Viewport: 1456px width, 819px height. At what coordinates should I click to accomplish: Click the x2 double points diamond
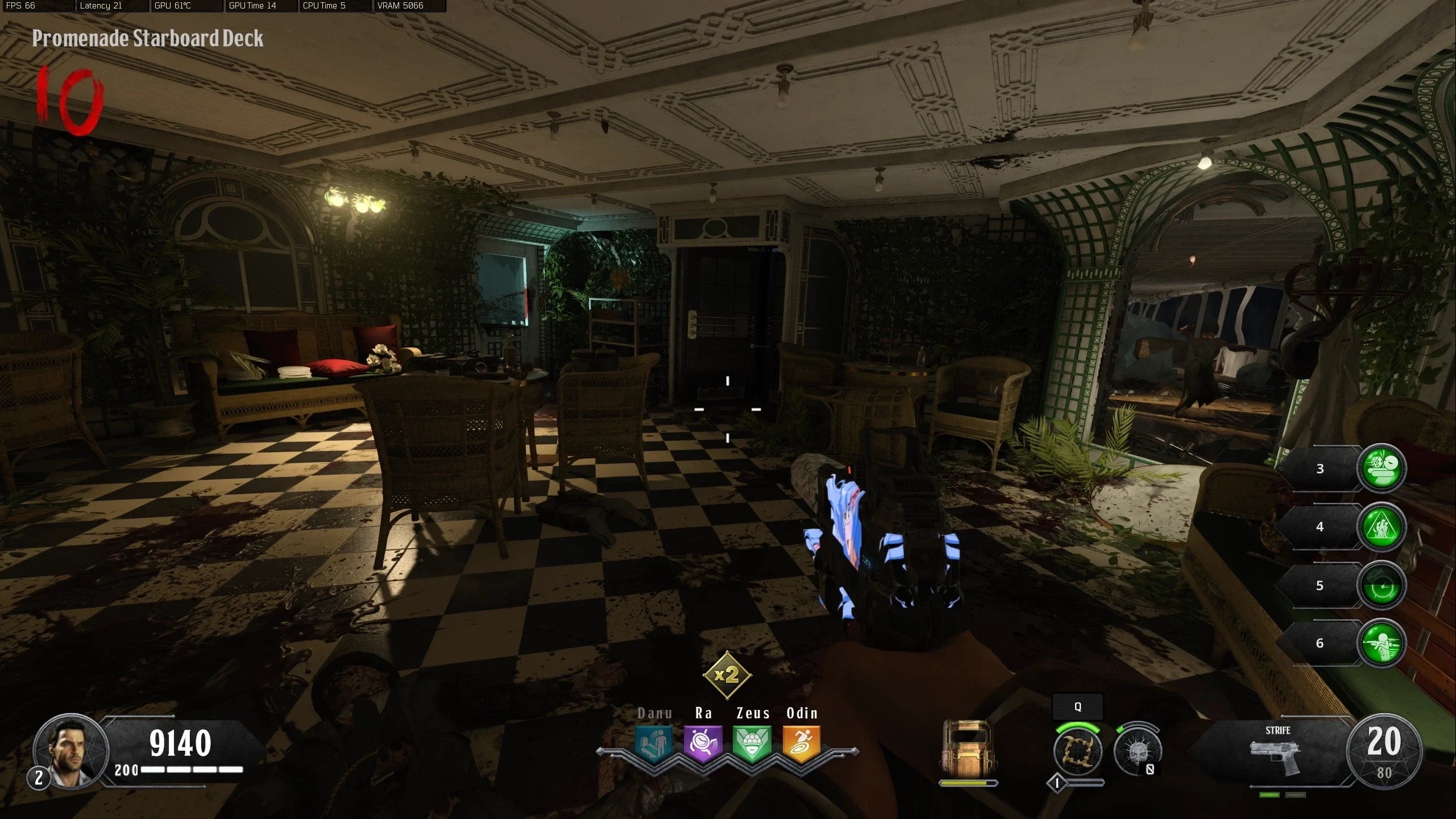(727, 675)
